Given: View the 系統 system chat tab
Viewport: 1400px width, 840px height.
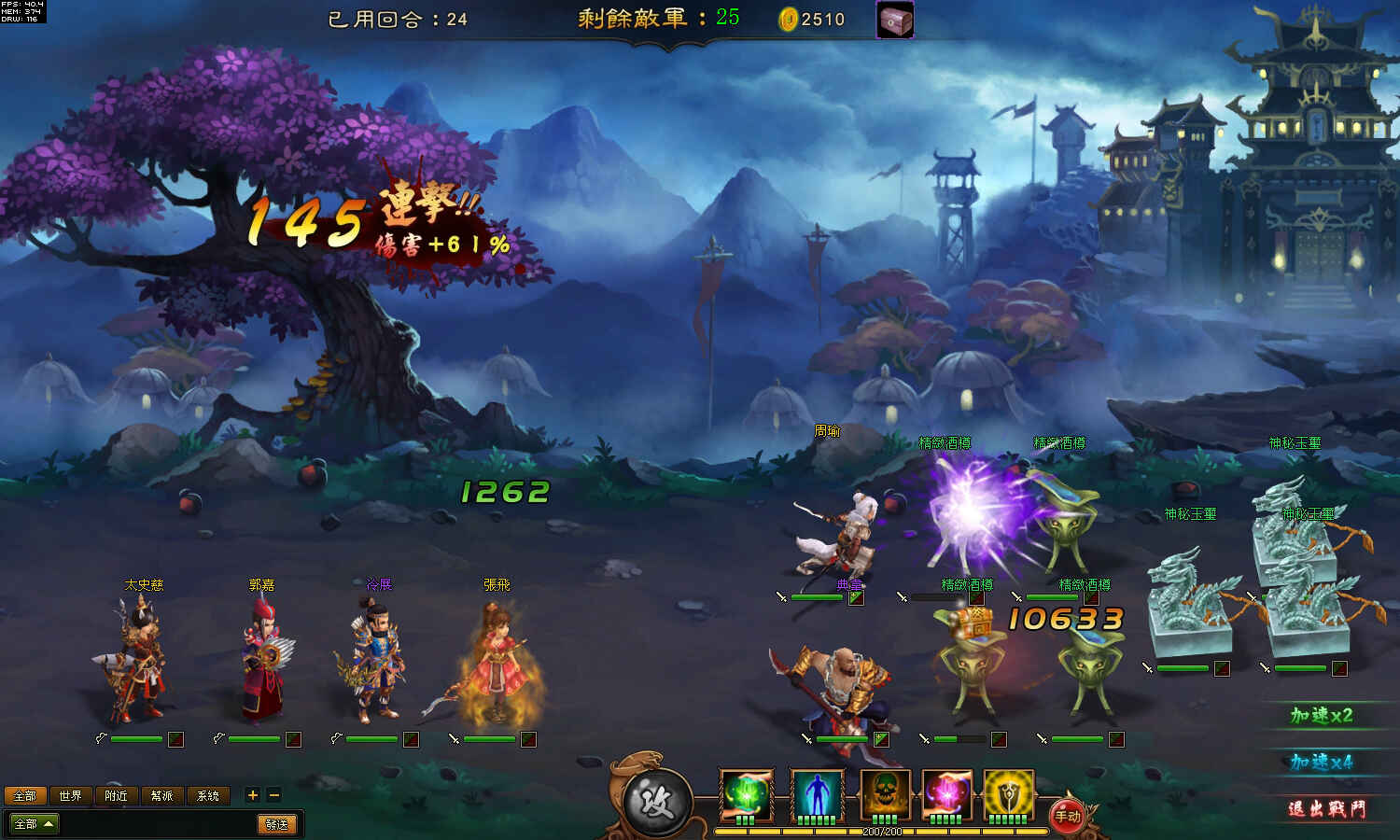Looking at the screenshot, I should (208, 795).
